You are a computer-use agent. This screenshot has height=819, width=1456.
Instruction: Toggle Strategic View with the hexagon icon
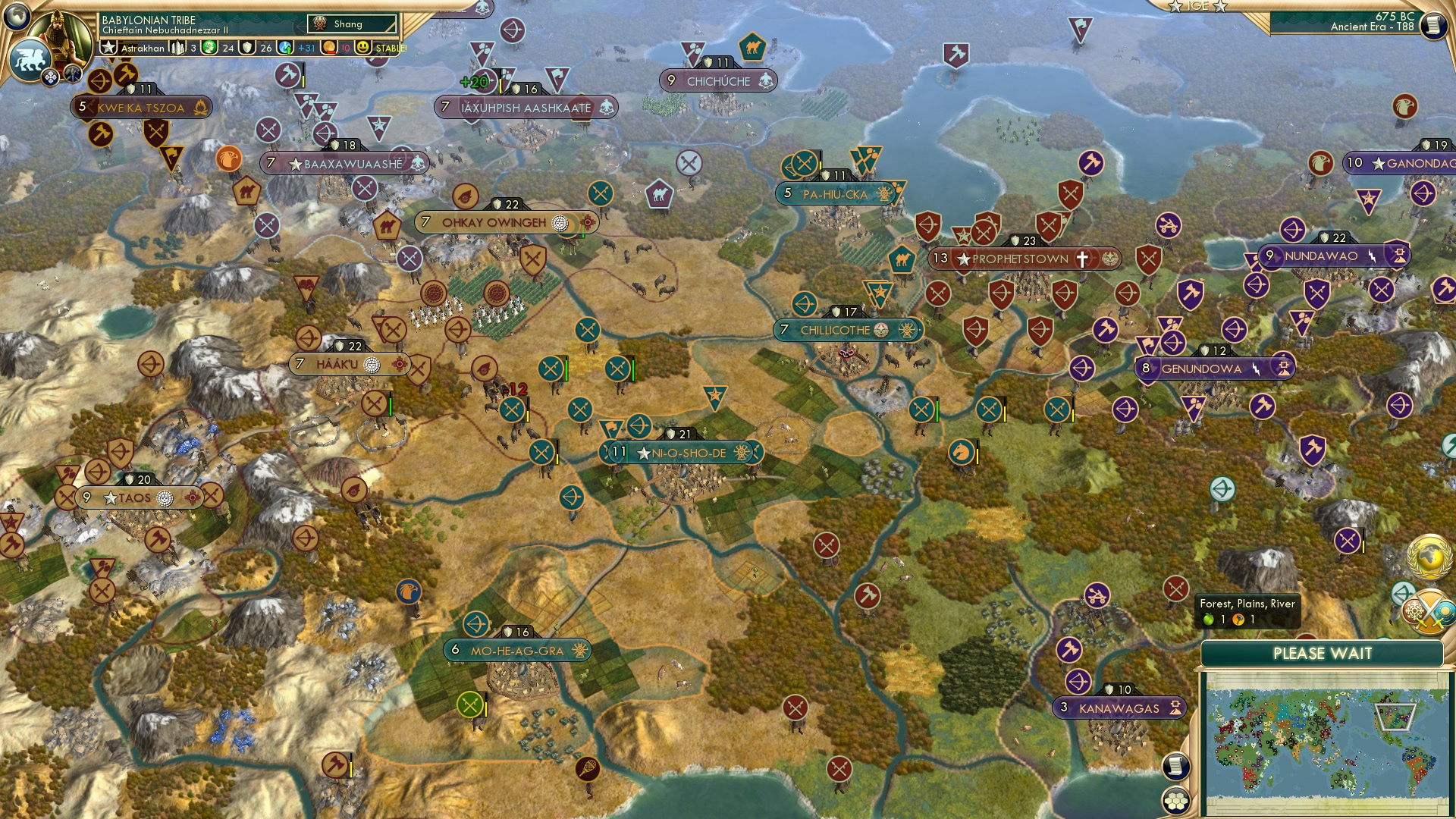coord(1175,800)
